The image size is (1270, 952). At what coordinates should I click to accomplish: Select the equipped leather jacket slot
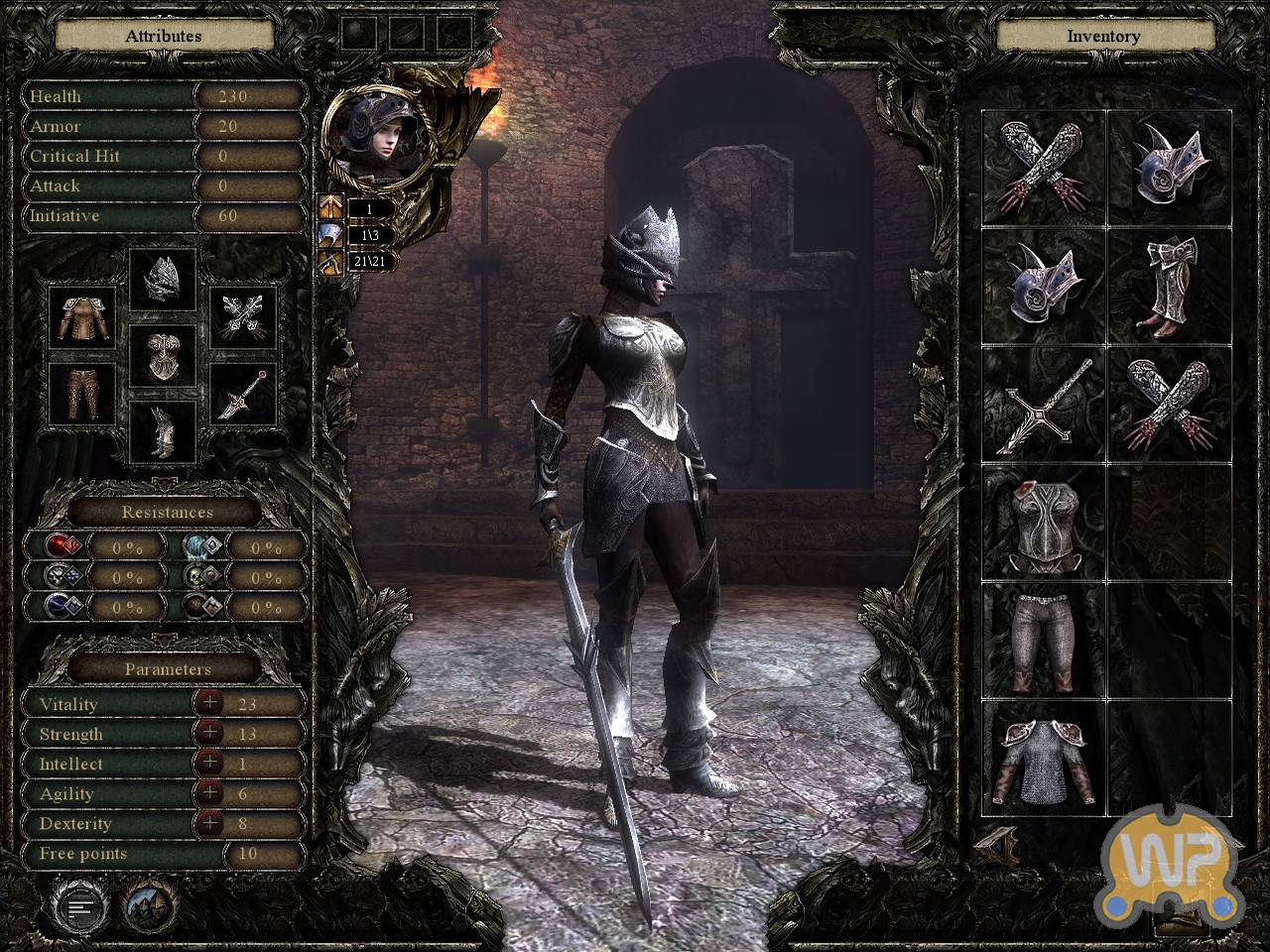(83, 317)
